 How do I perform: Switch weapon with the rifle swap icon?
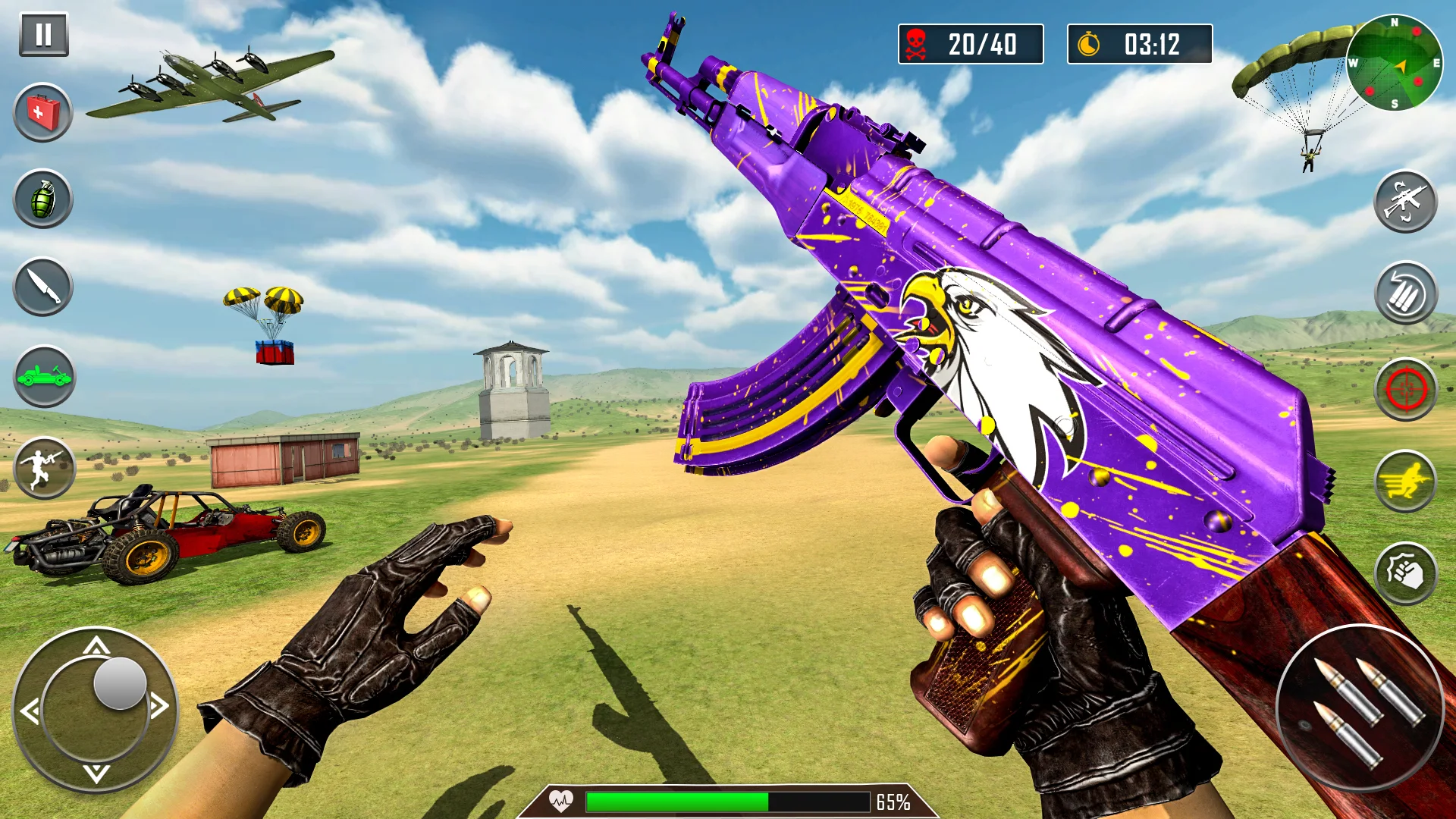pos(1405,202)
